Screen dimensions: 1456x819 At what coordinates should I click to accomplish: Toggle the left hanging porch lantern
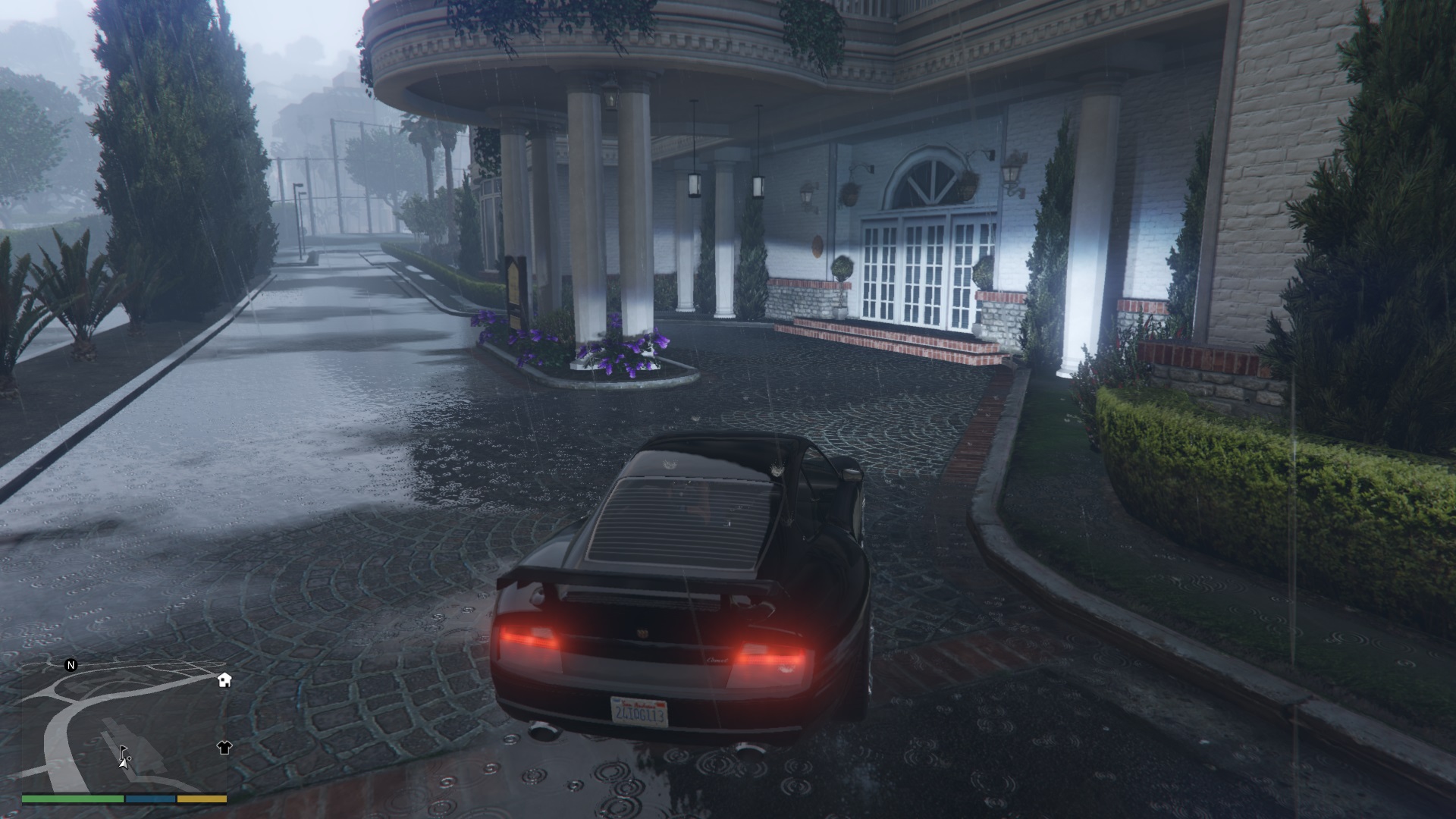pyautogui.click(x=694, y=184)
